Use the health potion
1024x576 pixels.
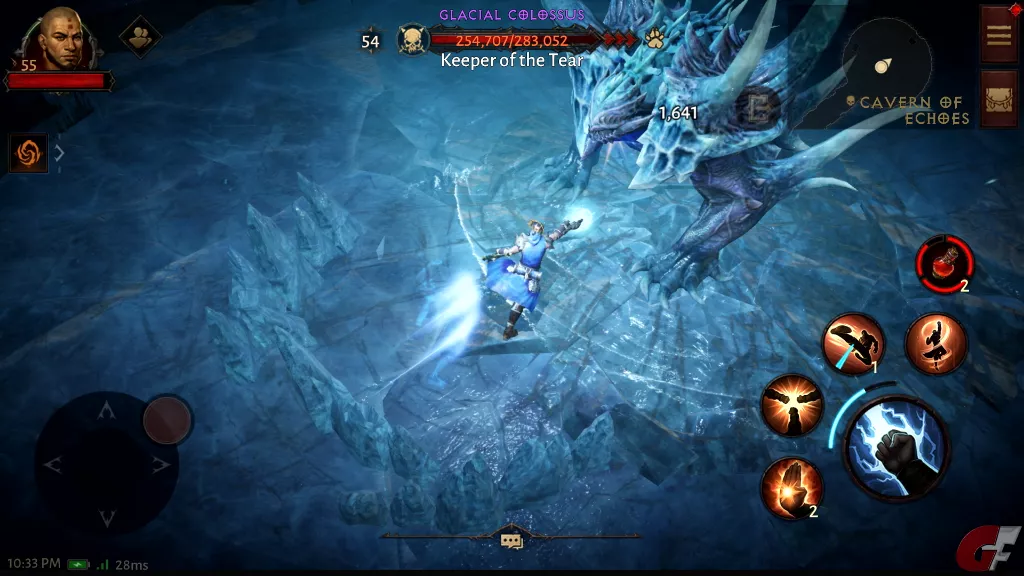tap(943, 263)
